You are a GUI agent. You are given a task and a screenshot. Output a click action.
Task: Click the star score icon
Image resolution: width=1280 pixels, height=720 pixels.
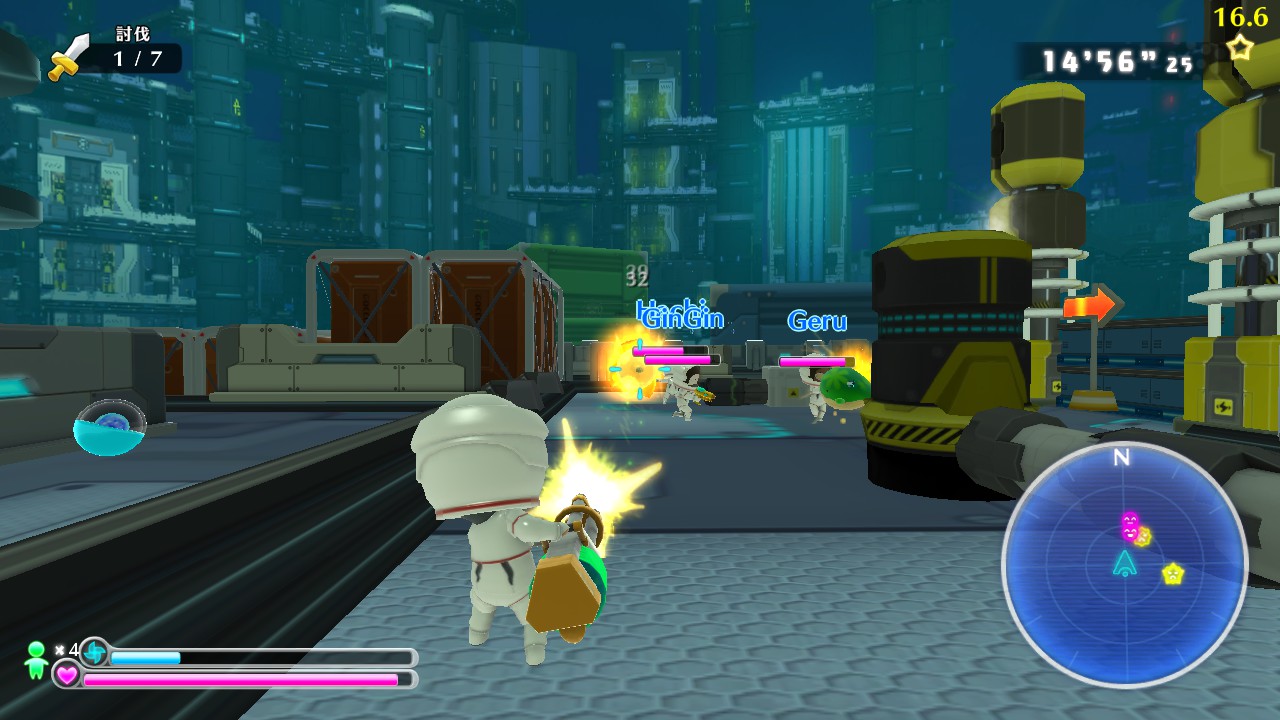[x=1241, y=47]
